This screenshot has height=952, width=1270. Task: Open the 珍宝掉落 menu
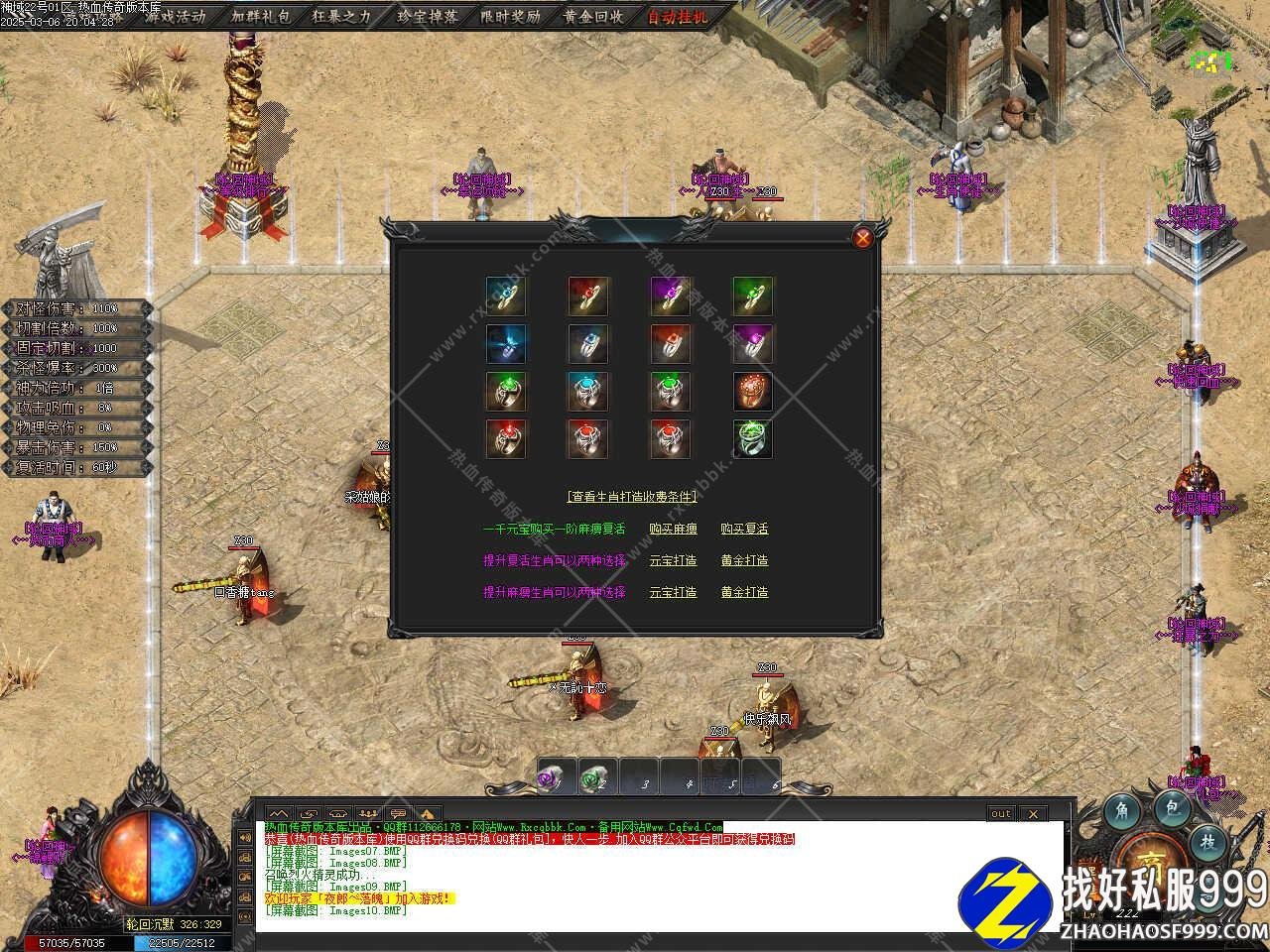pyautogui.click(x=427, y=16)
